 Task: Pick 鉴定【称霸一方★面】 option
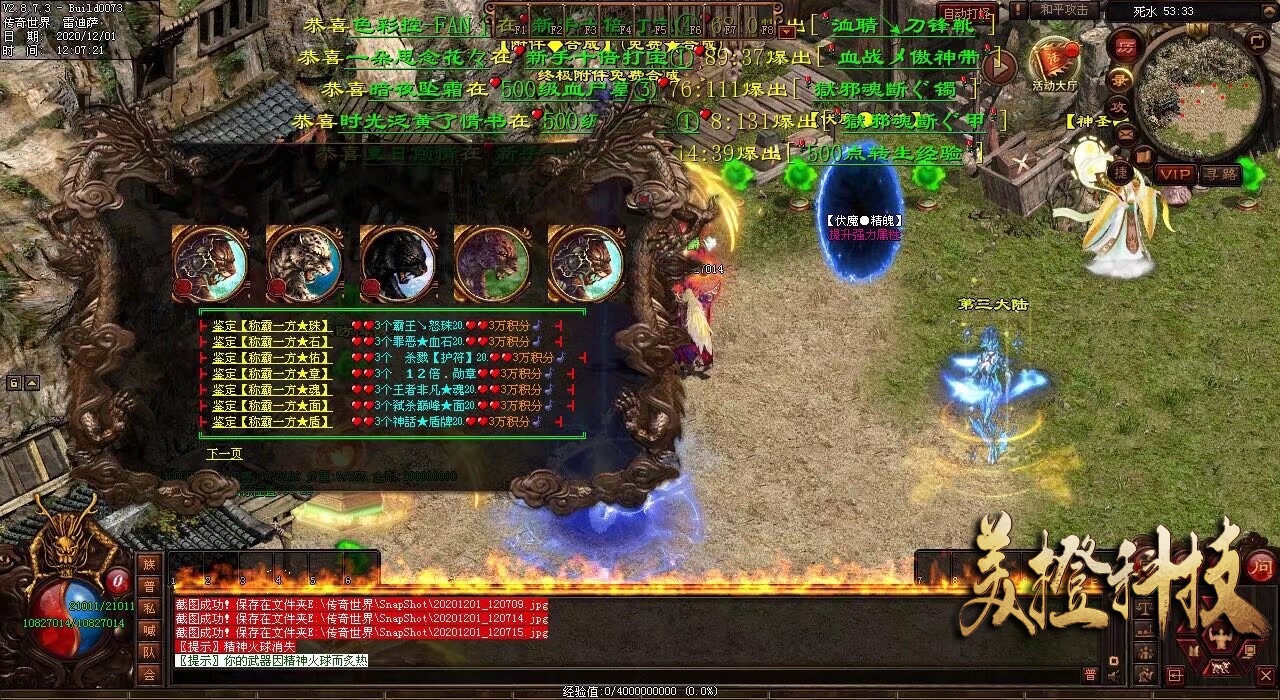pos(271,406)
